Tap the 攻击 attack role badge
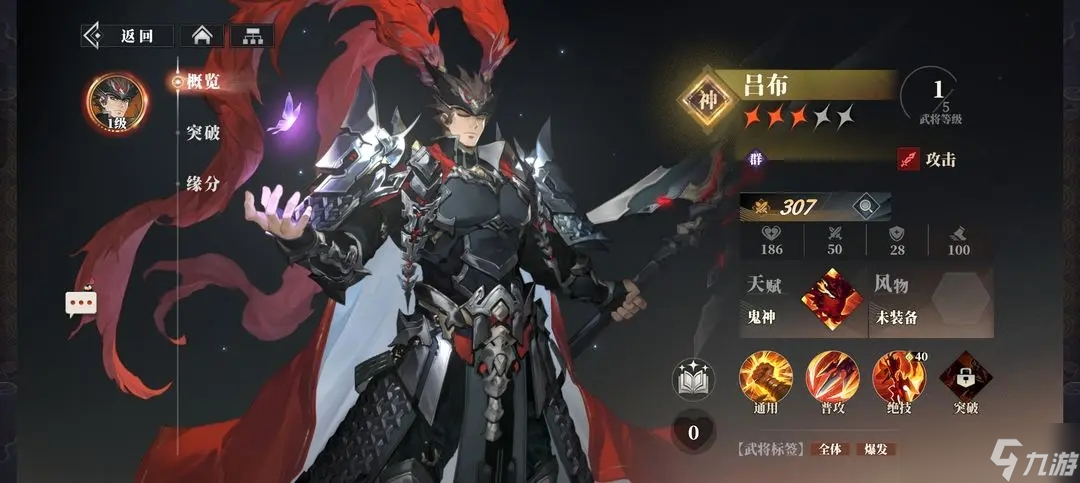 [926, 158]
